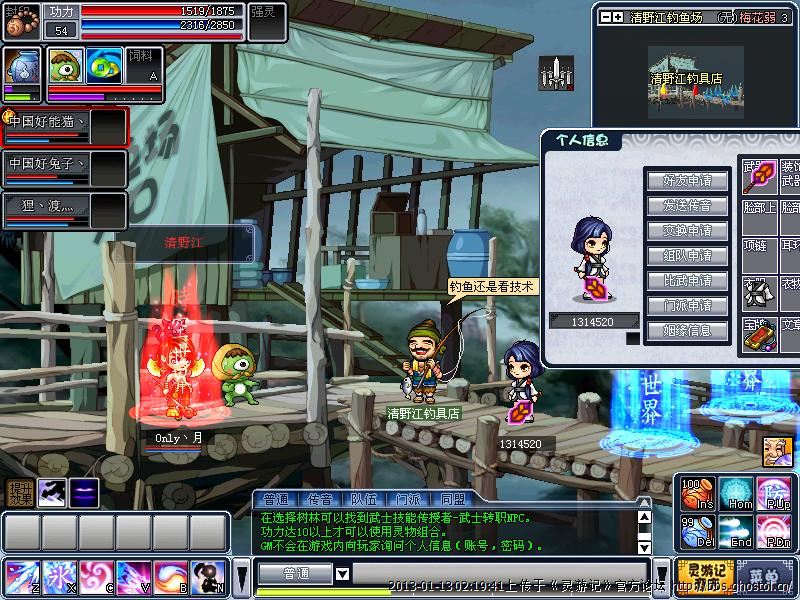Switch chat to the 队伍 tab

click(x=364, y=499)
